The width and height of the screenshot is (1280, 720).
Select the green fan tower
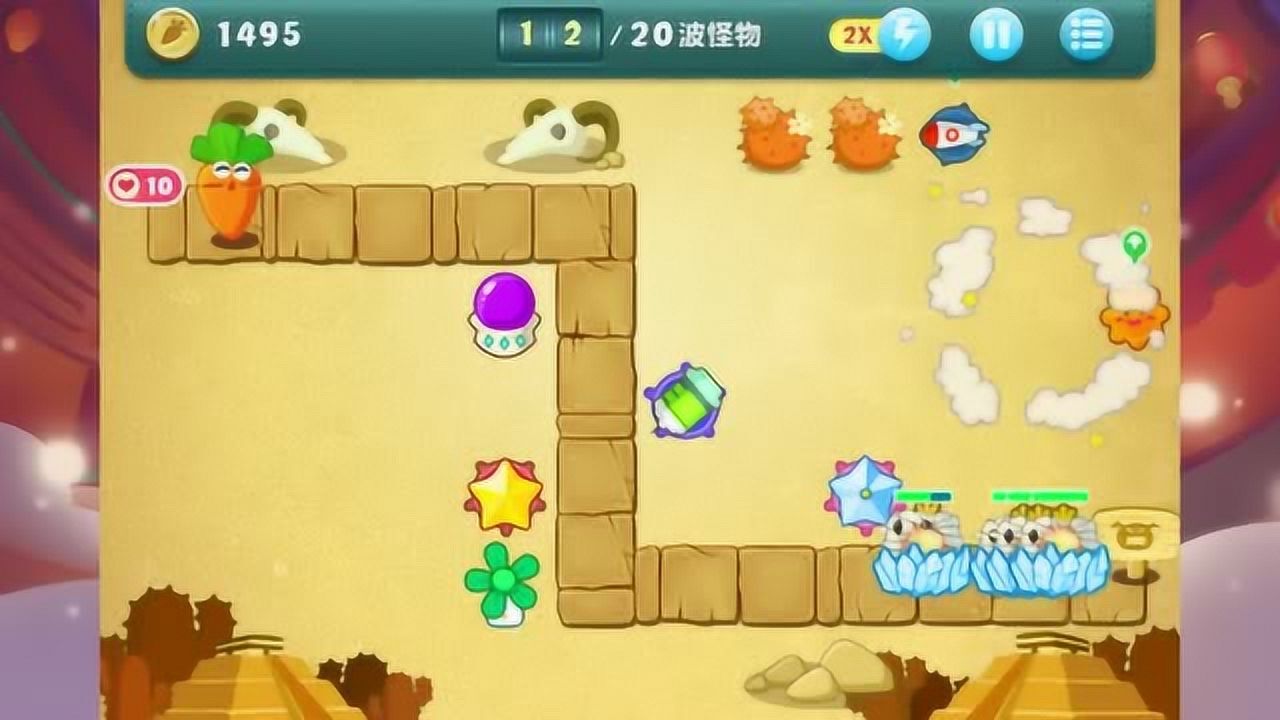click(x=504, y=578)
